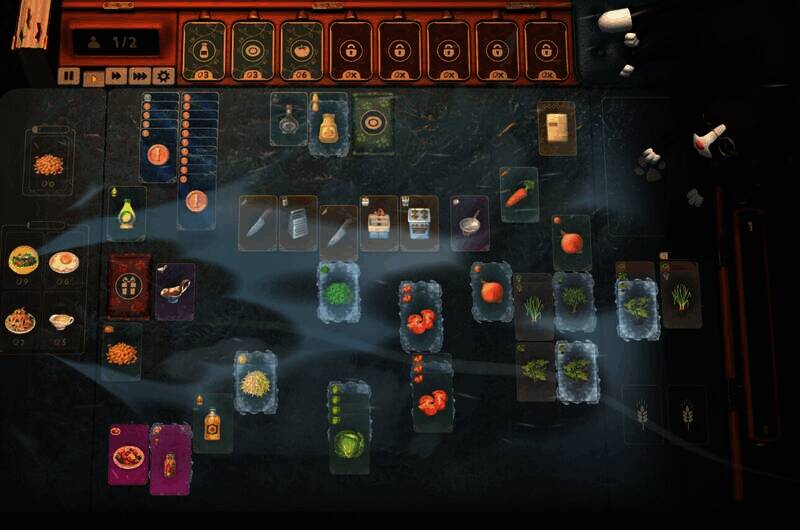
Task: Select the gravy boat card
Action: [175, 291]
